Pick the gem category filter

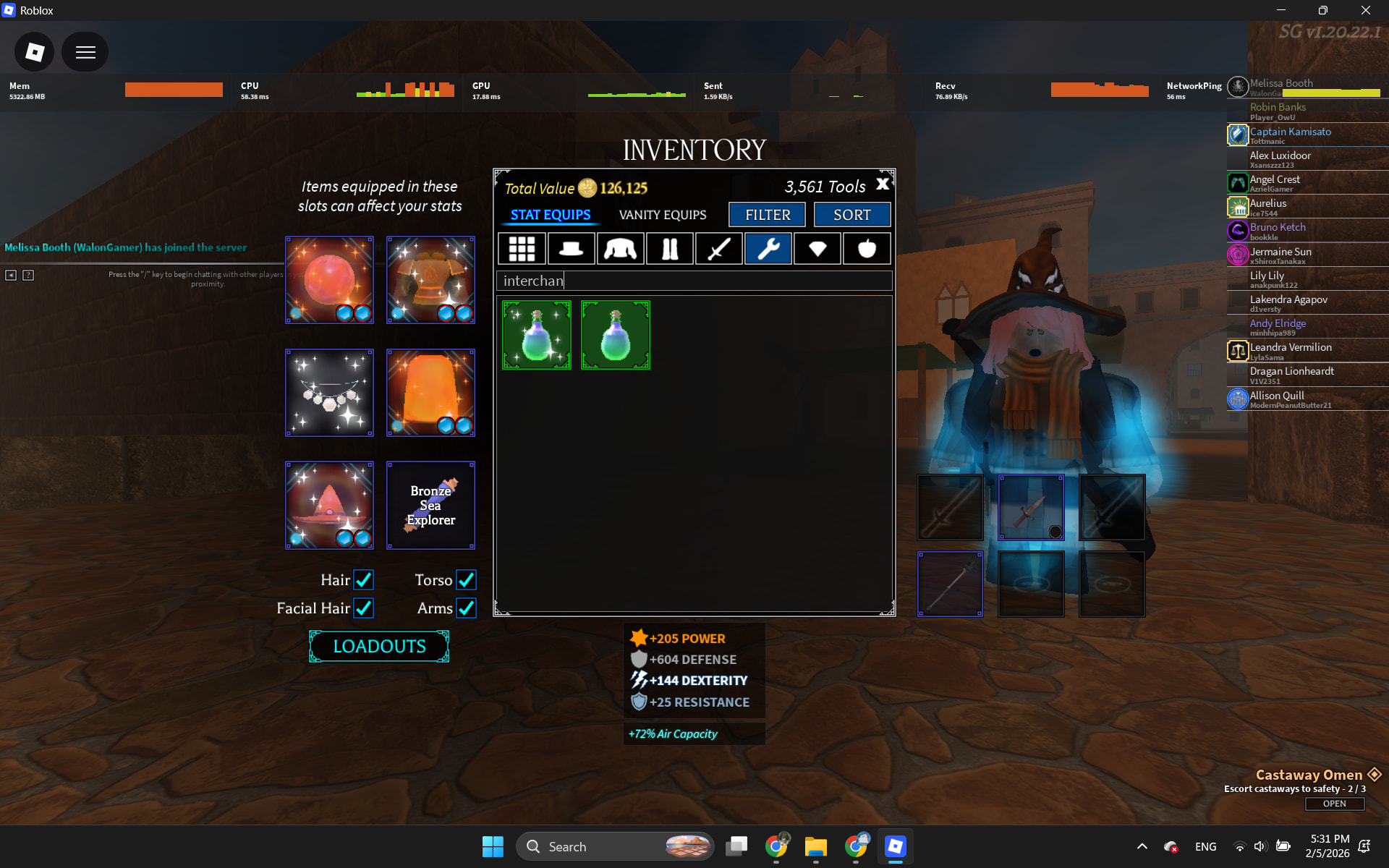point(817,249)
